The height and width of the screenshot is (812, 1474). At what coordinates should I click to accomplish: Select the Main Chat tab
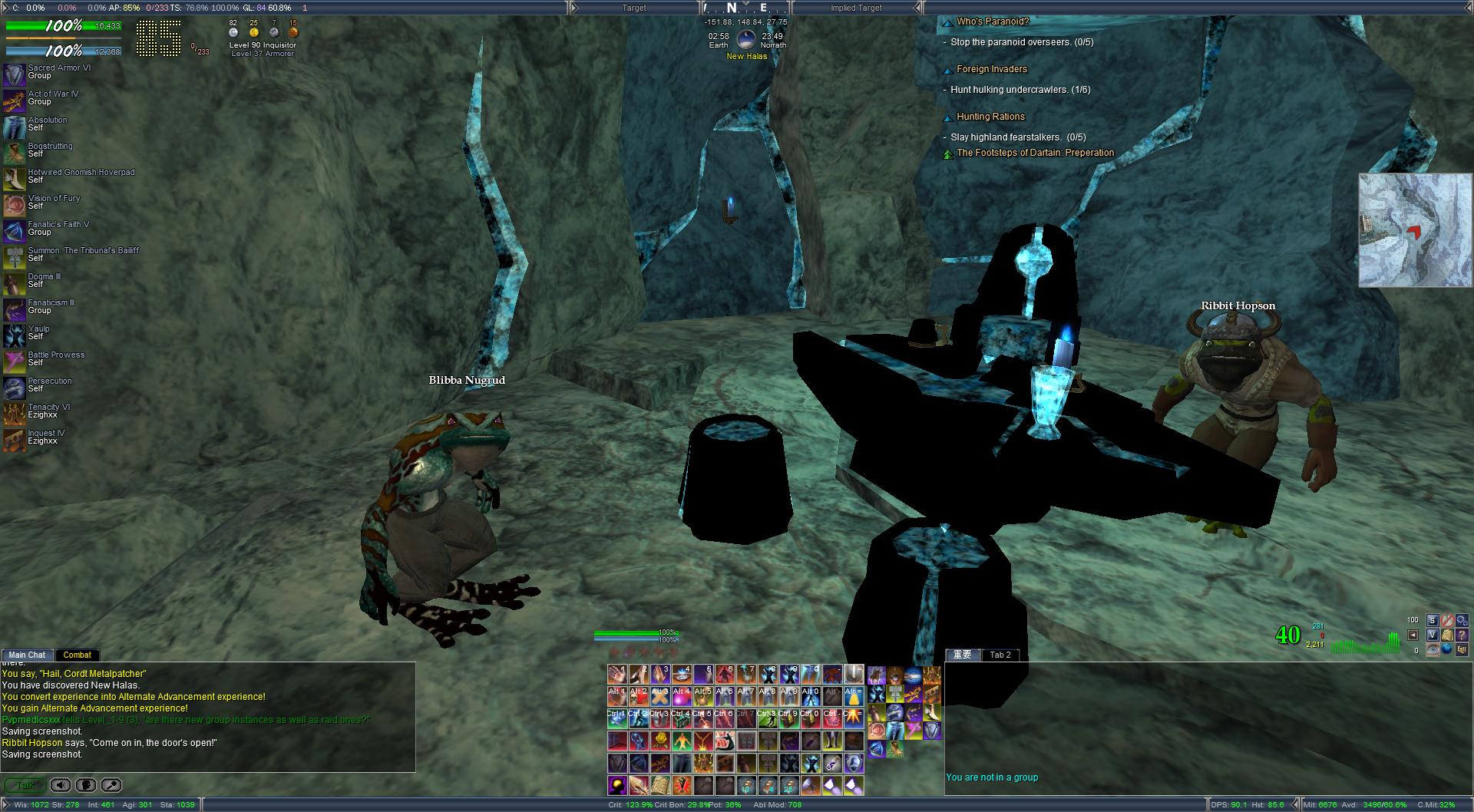point(27,655)
